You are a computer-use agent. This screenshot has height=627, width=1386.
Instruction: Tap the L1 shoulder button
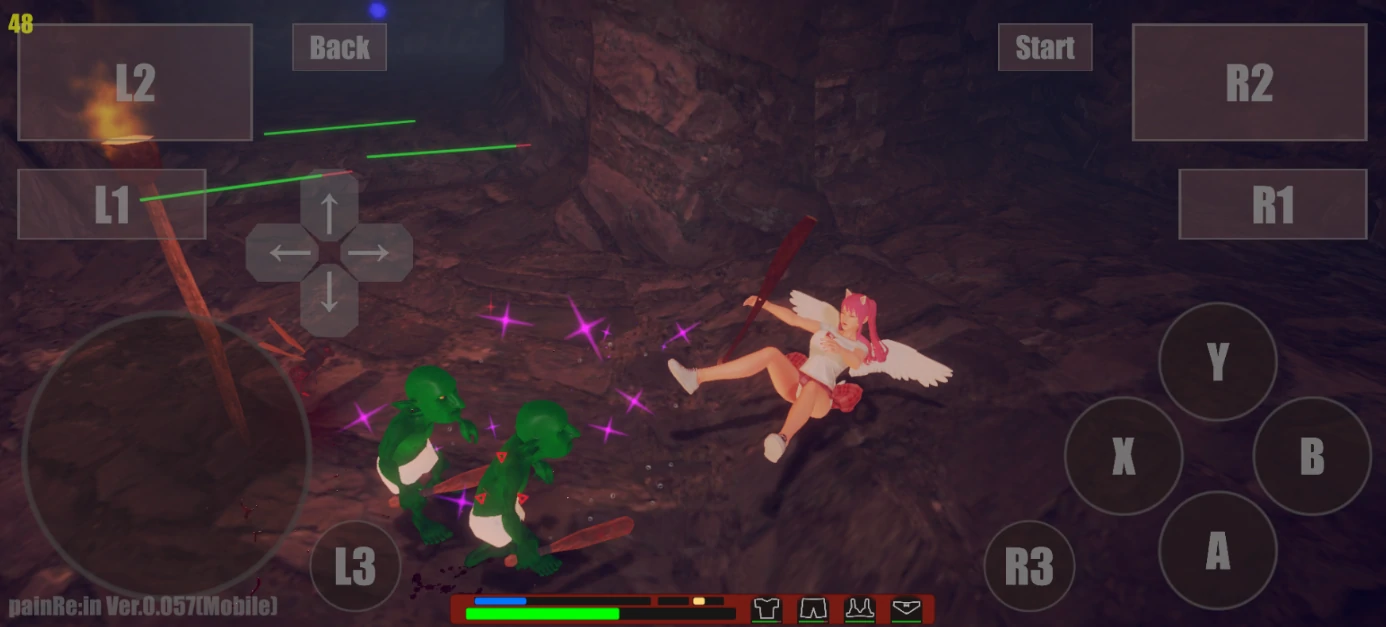pyautogui.click(x=112, y=204)
